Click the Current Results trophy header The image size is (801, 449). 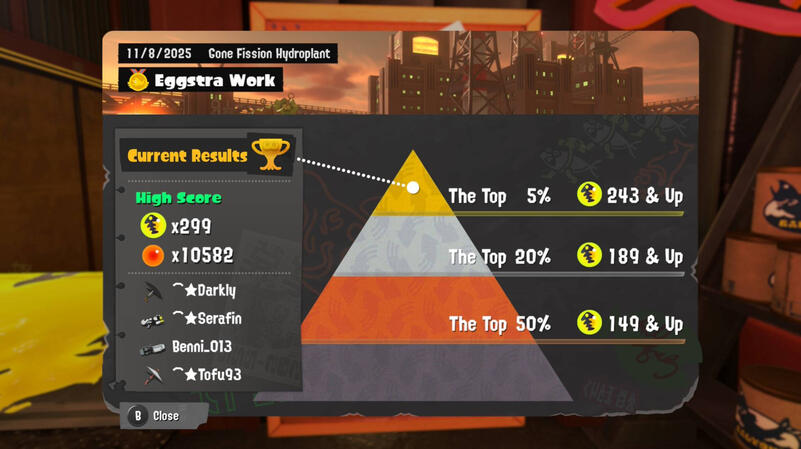(x=207, y=155)
